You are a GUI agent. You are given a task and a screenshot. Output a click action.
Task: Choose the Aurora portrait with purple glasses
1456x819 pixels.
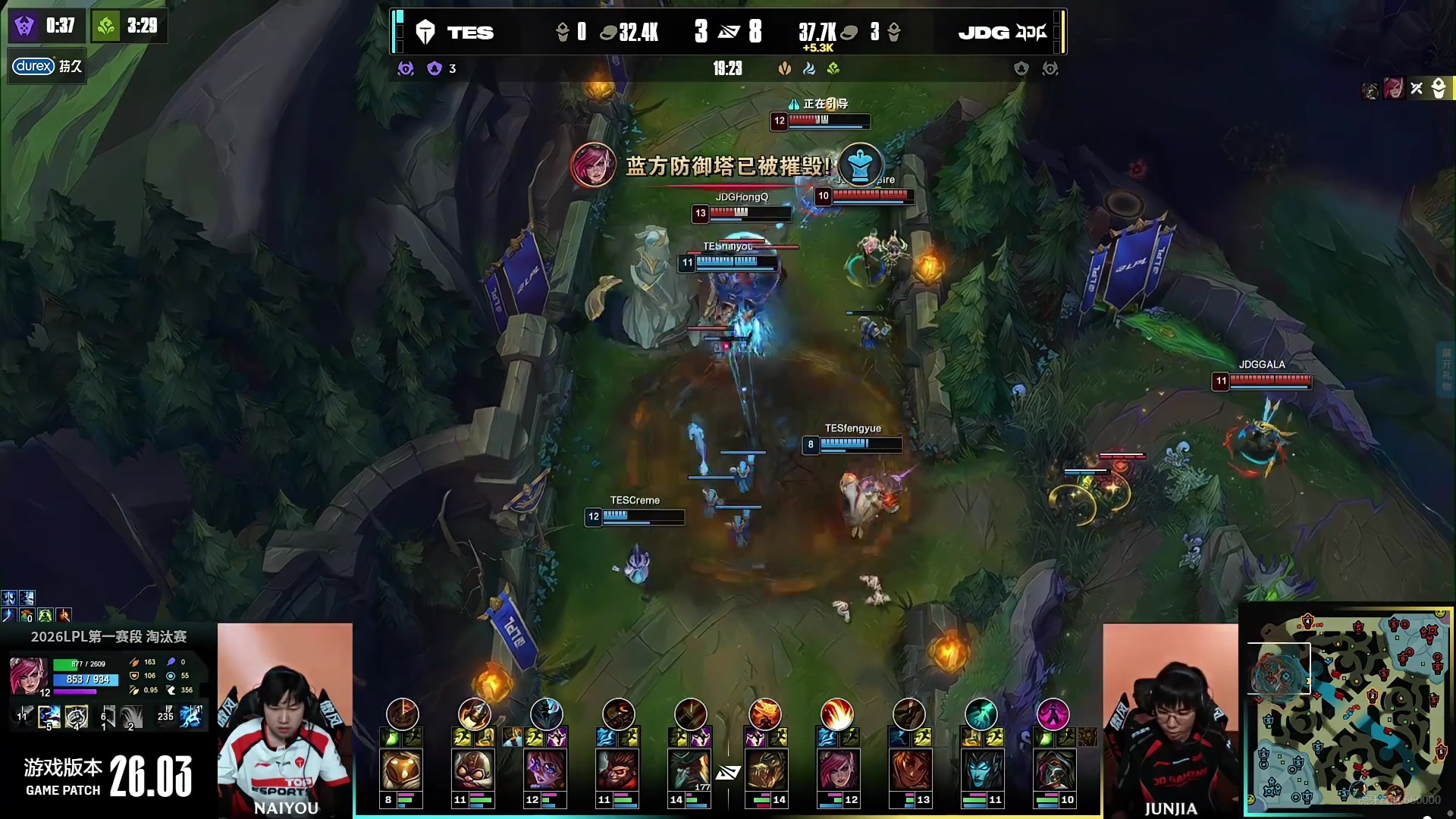coord(545,770)
